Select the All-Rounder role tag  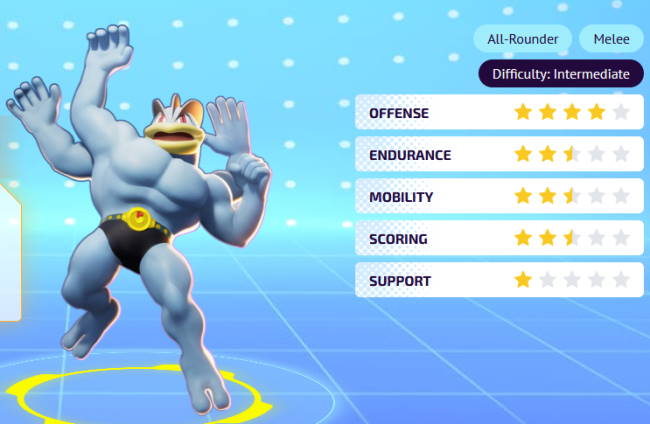coord(523,39)
